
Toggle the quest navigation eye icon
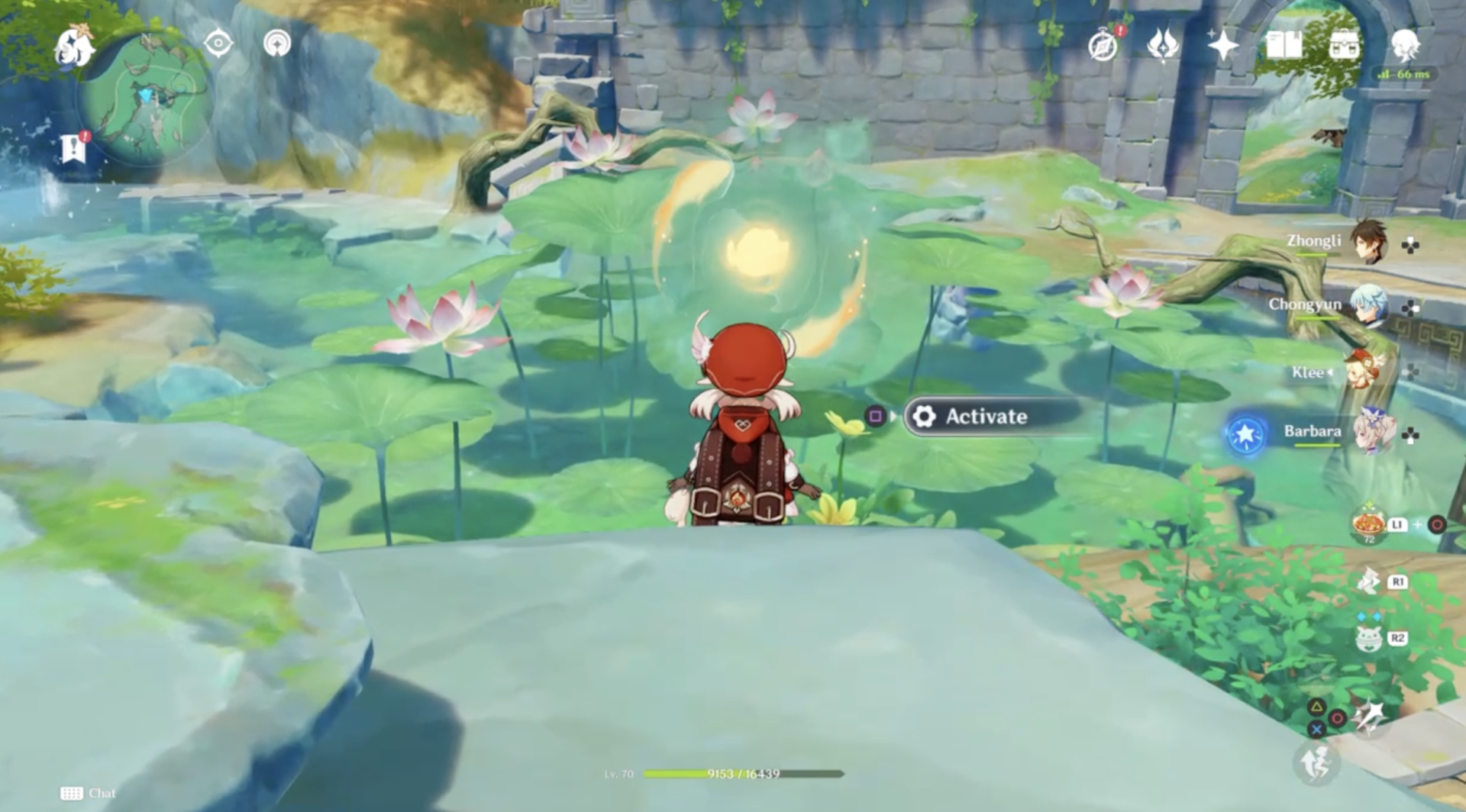point(218,44)
